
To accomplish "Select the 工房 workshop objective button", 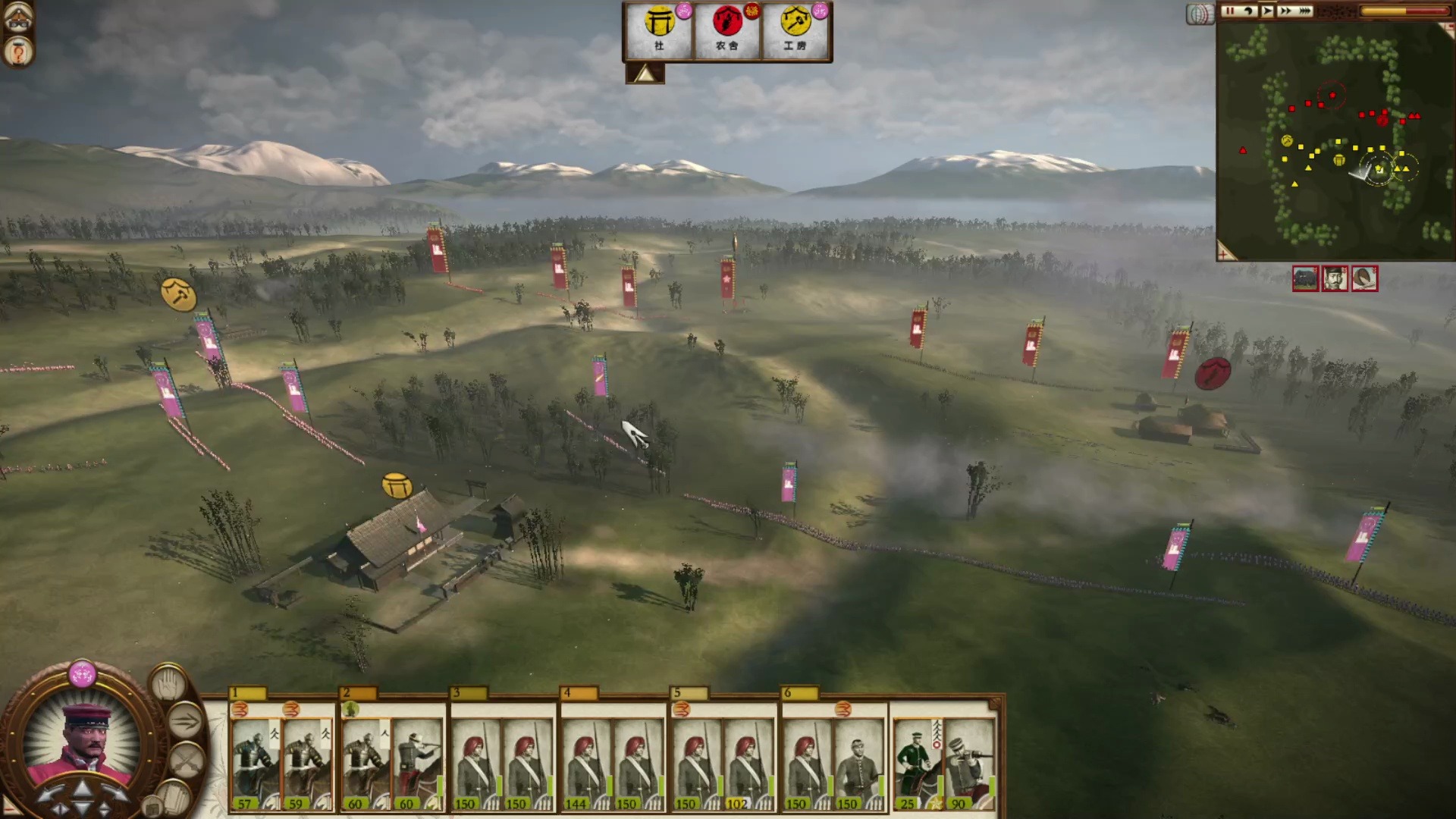I will tap(795, 29).
